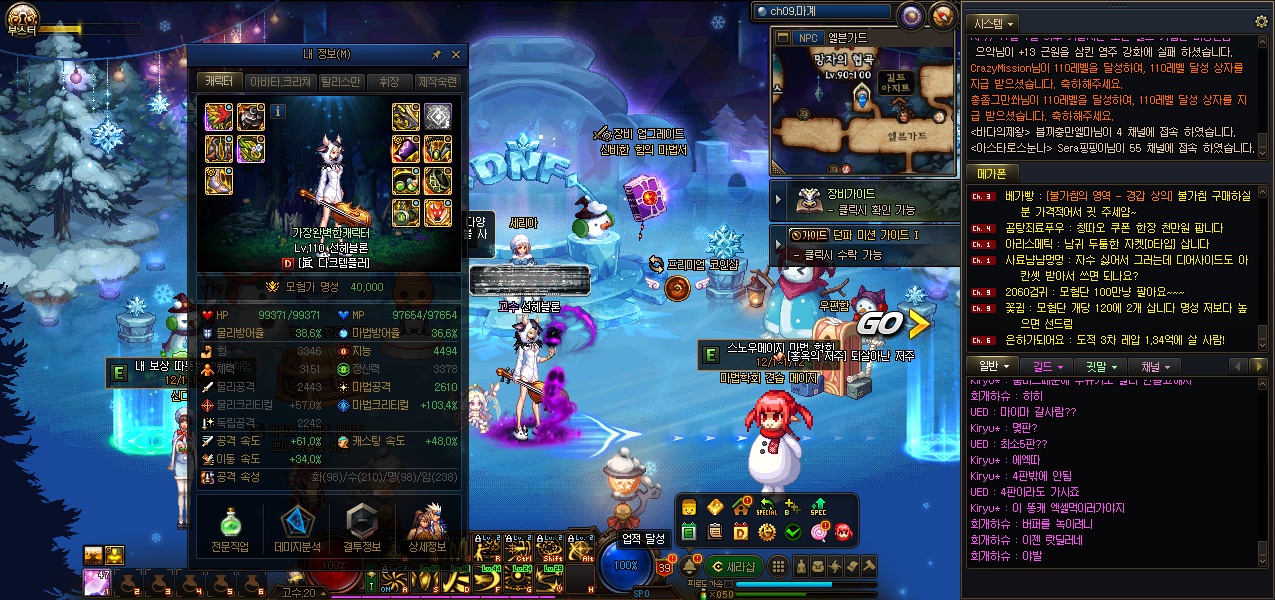View the 결투정보 duel info

click(x=362, y=528)
